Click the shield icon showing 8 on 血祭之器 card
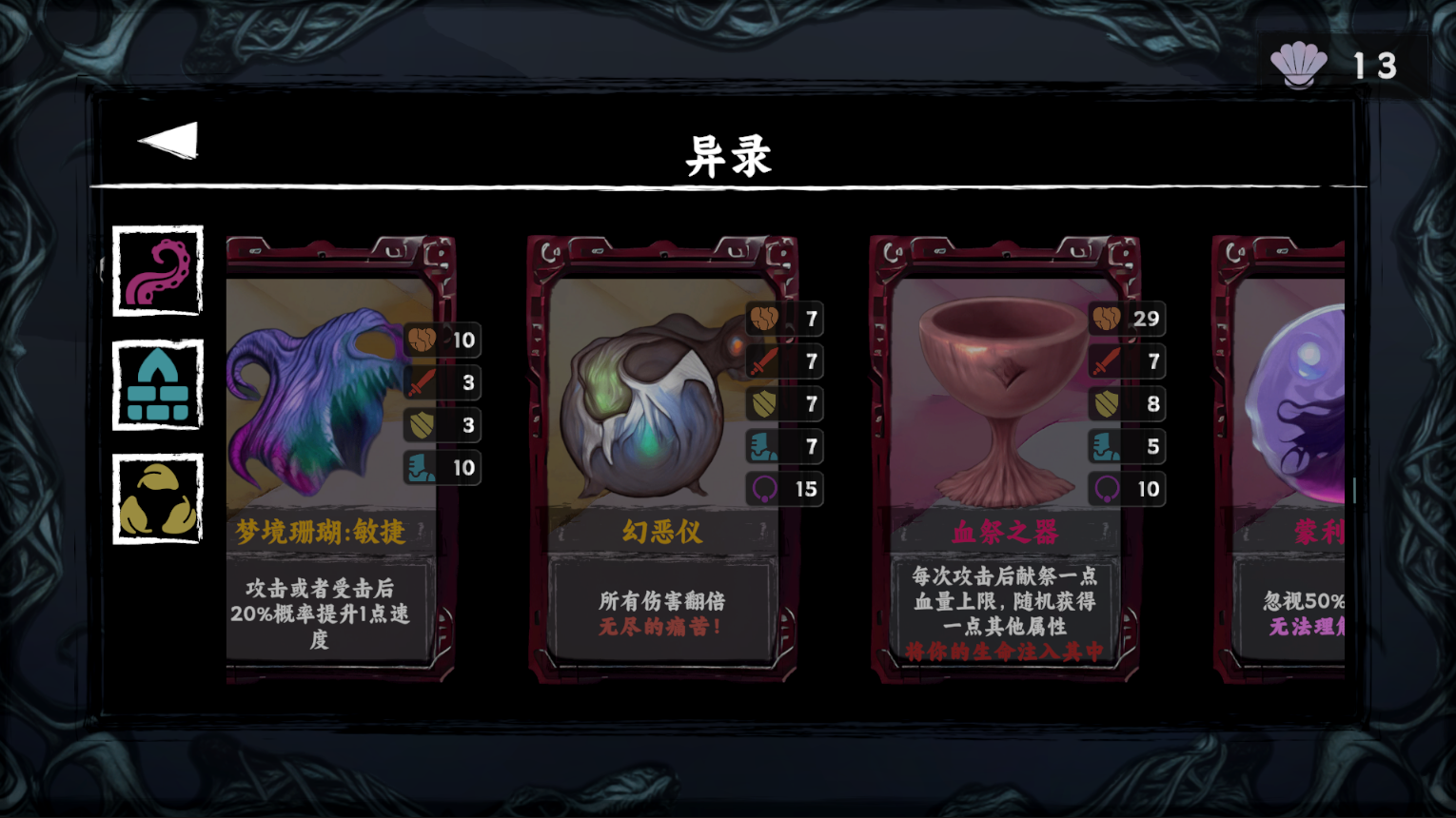The image size is (1456, 818). 1105,404
